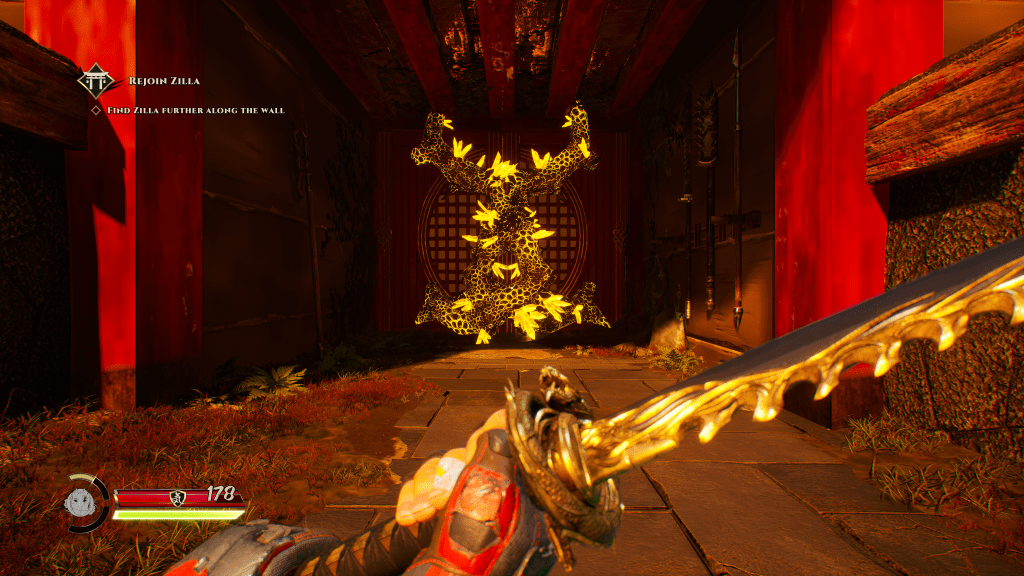Click the Rejoin Zilla quest tracker icon

coord(97,81)
